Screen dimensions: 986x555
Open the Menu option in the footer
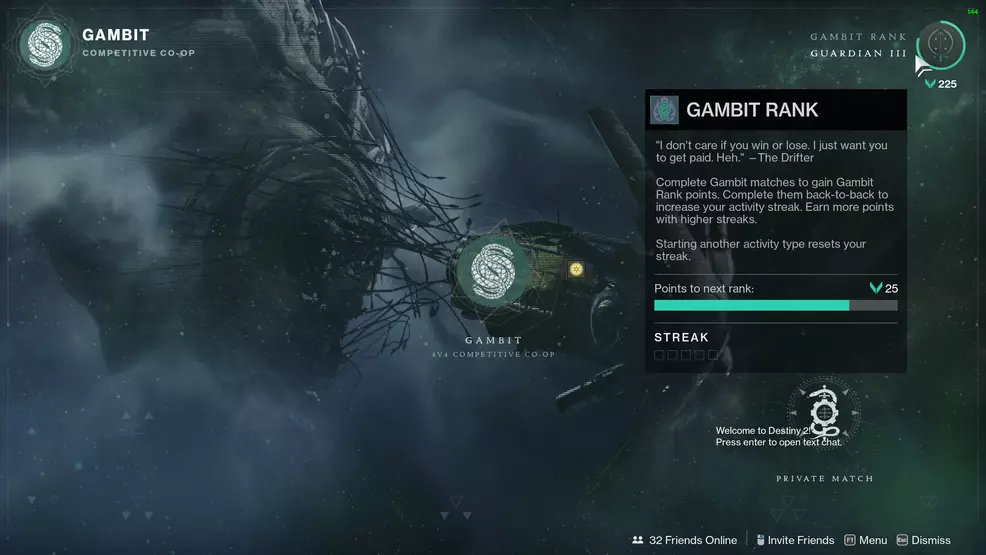pyautogui.click(x=866, y=540)
